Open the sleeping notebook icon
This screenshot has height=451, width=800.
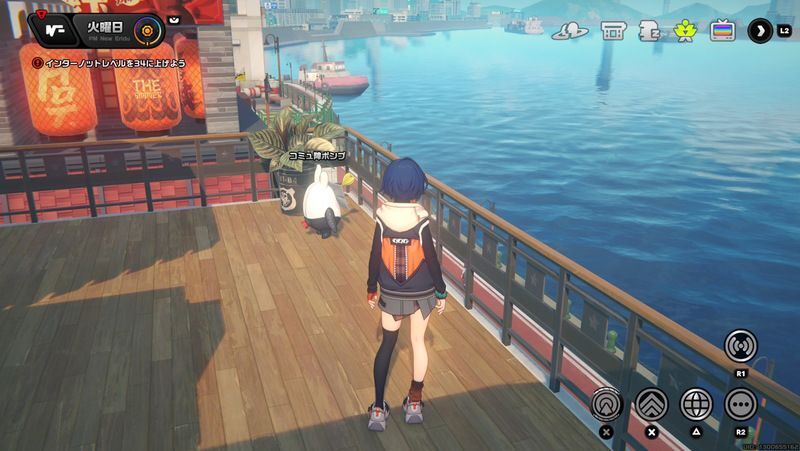[x=648, y=30]
